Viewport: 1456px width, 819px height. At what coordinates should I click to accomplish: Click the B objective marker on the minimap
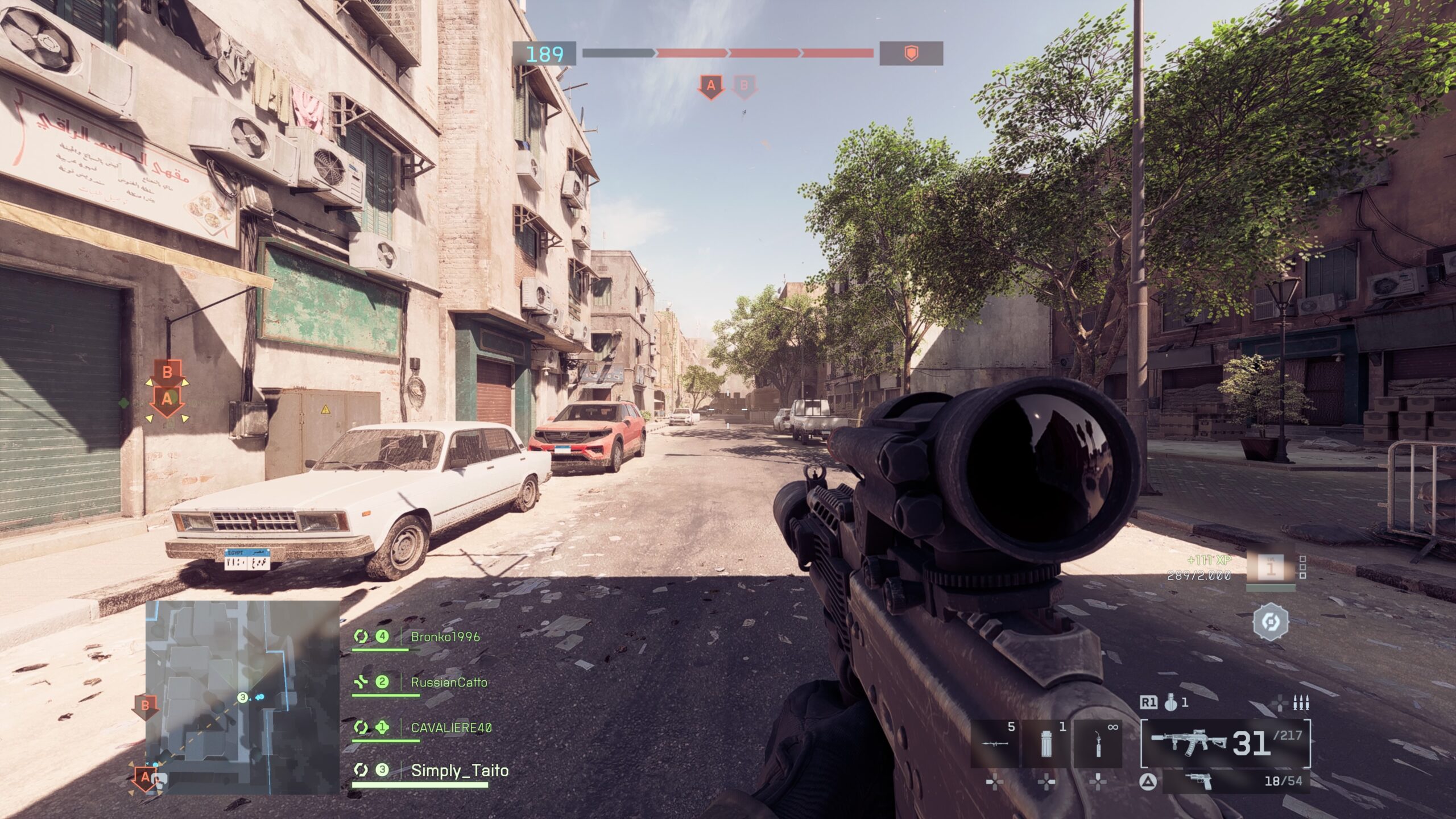coord(145,706)
